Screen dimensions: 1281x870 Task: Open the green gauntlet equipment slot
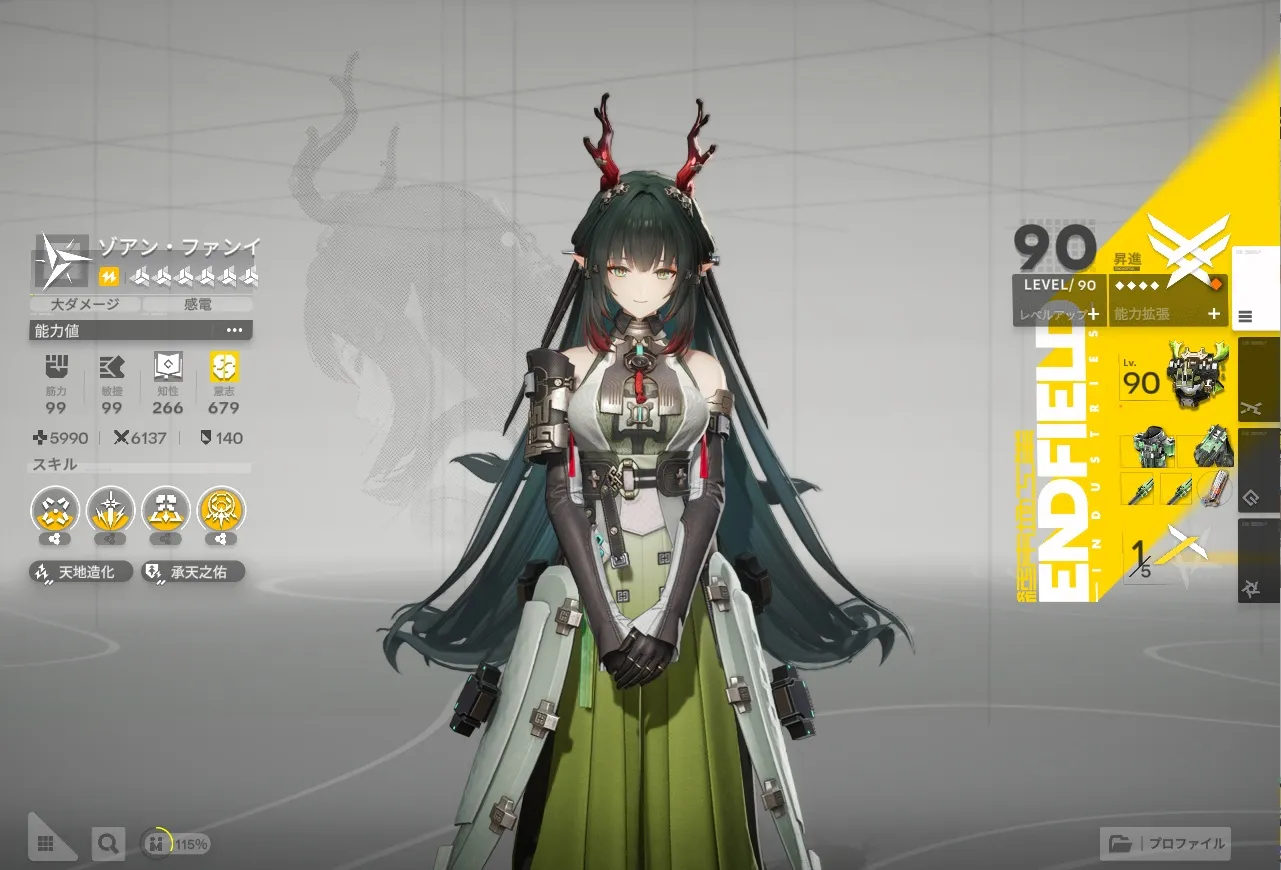(1212, 451)
